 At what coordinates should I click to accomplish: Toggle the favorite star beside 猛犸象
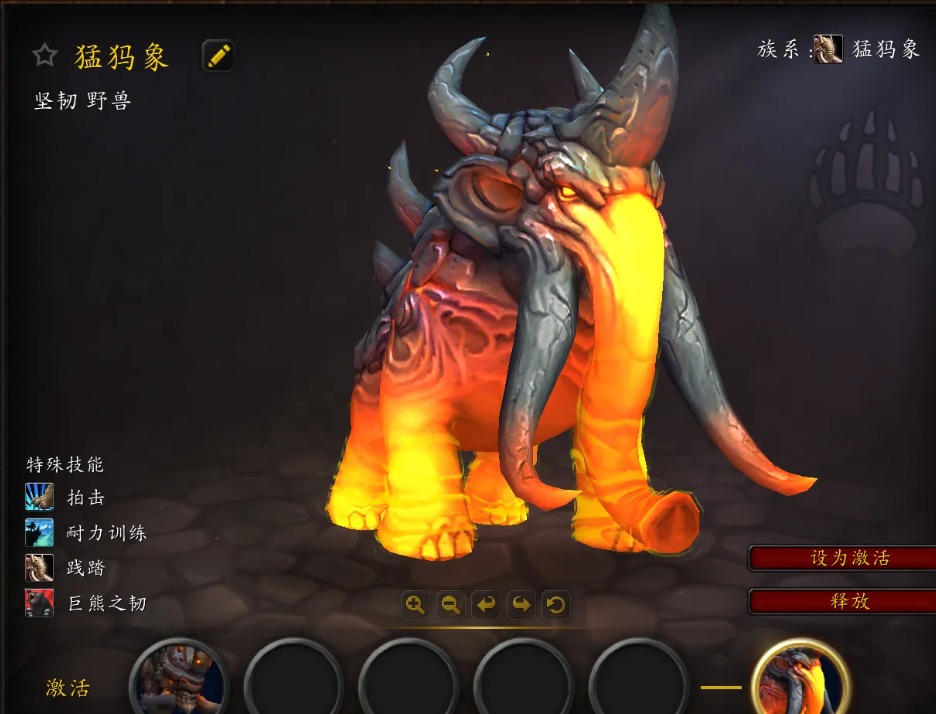tap(45, 55)
